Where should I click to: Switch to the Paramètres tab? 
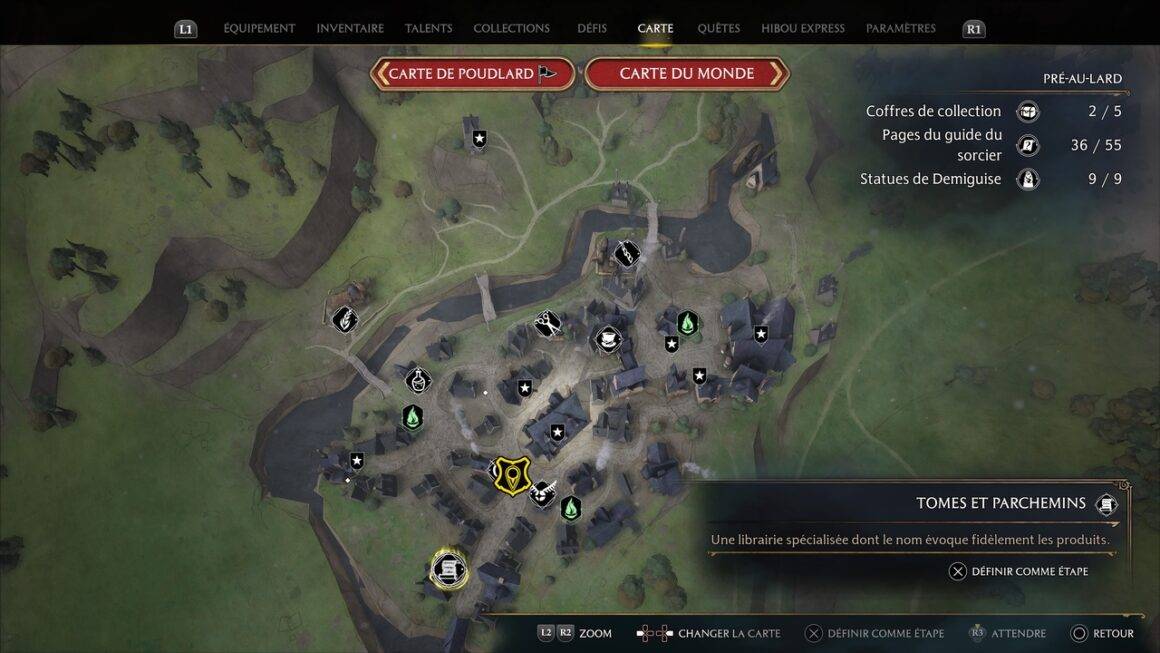tap(900, 28)
